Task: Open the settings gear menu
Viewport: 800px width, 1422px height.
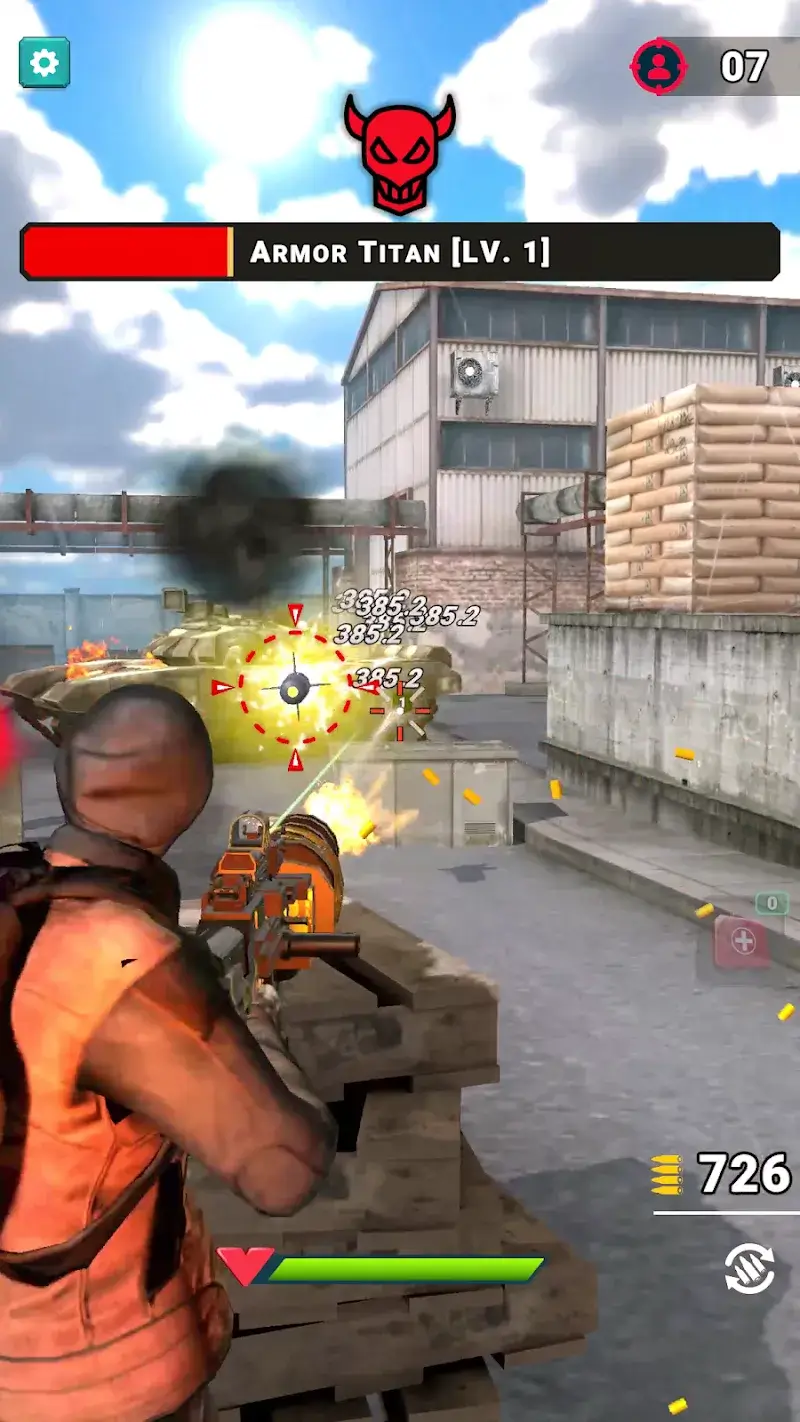Action: pyautogui.click(x=44, y=63)
